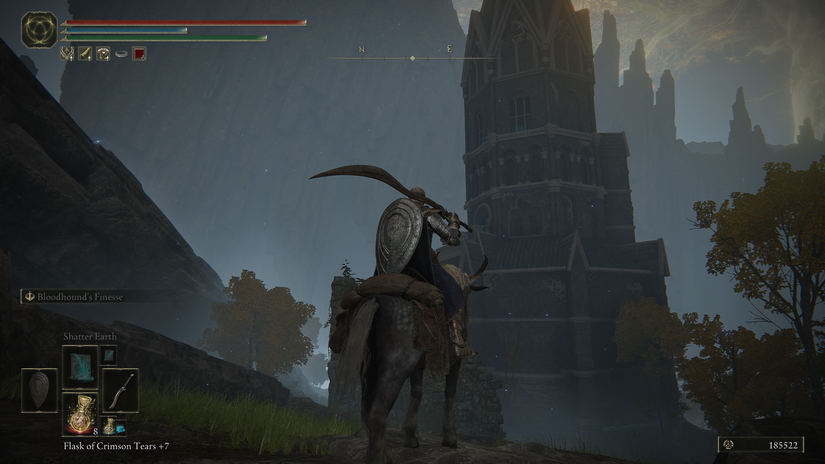Click the left-hand shield equipment slot
The image size is (825, 464).
tap(40, 389)
